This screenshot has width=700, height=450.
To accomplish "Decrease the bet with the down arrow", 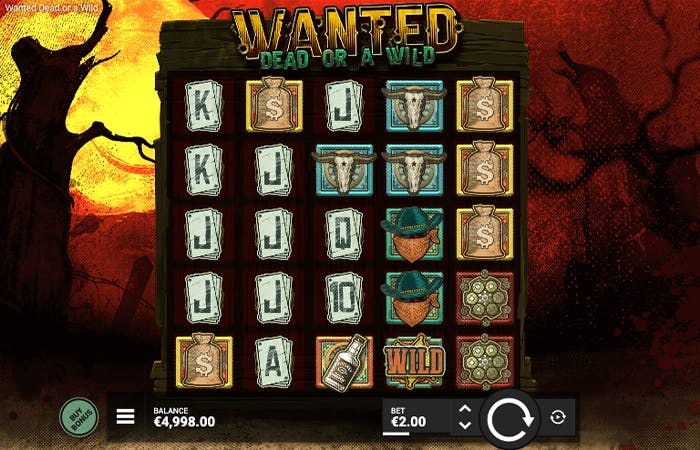I will click(464, 425).
